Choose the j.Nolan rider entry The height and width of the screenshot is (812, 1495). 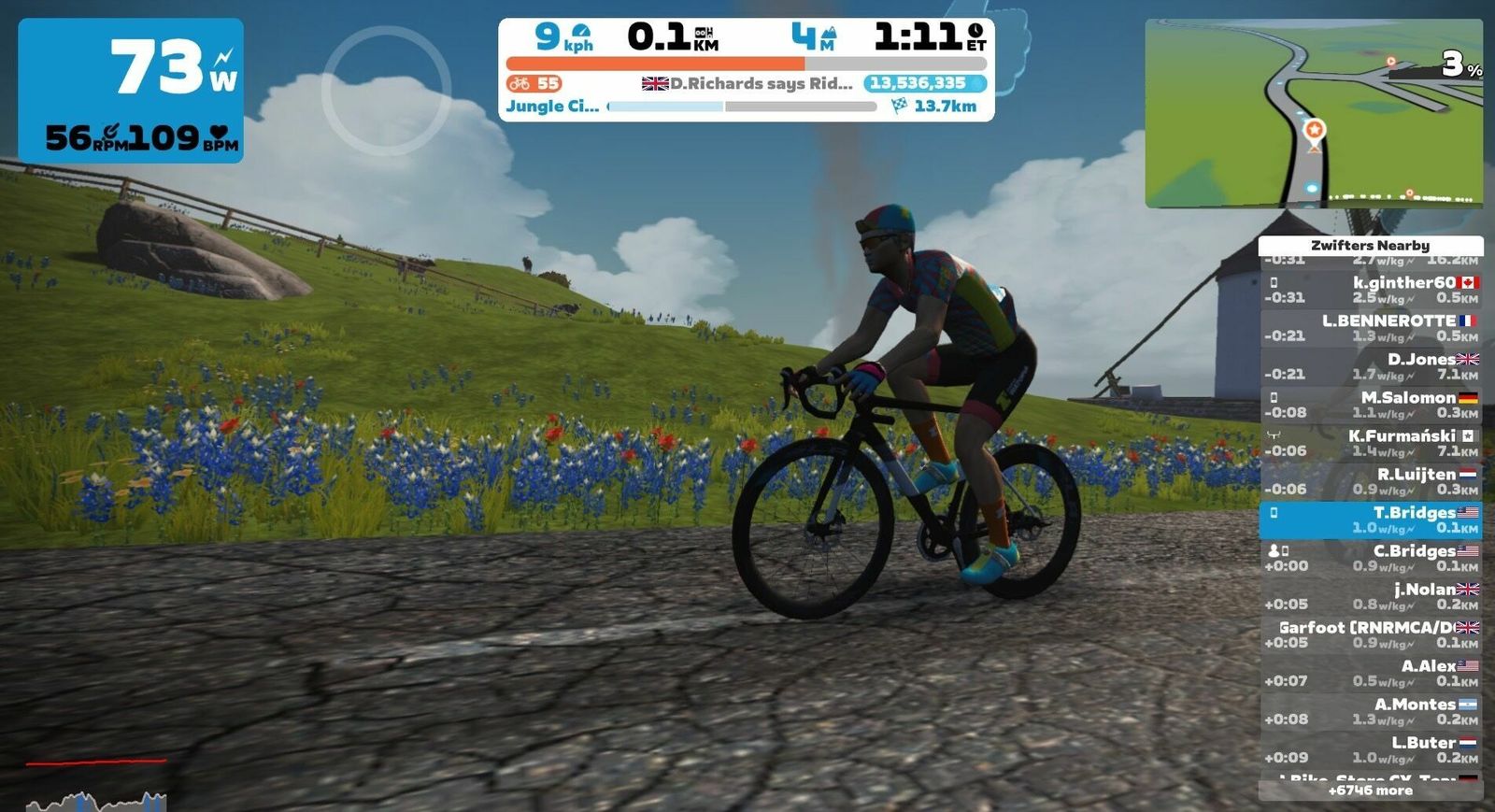pos(1371,596)
